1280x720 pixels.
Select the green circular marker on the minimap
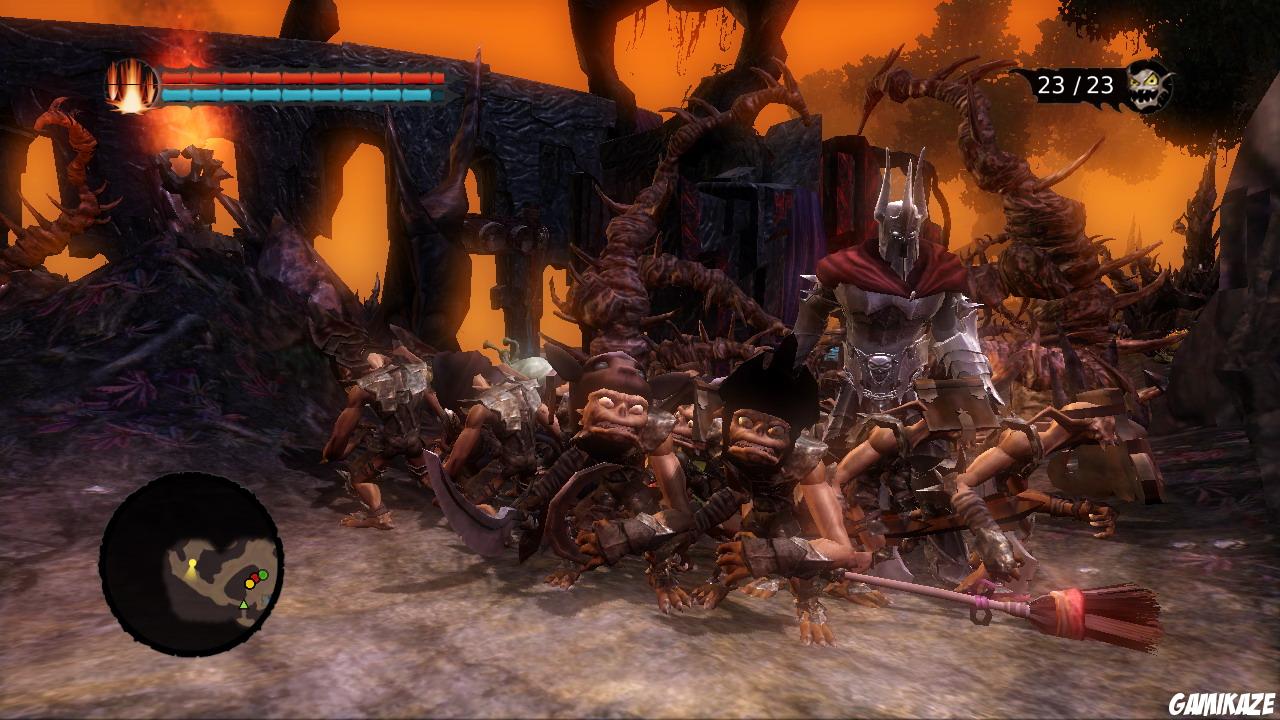[x=262, y=574]
